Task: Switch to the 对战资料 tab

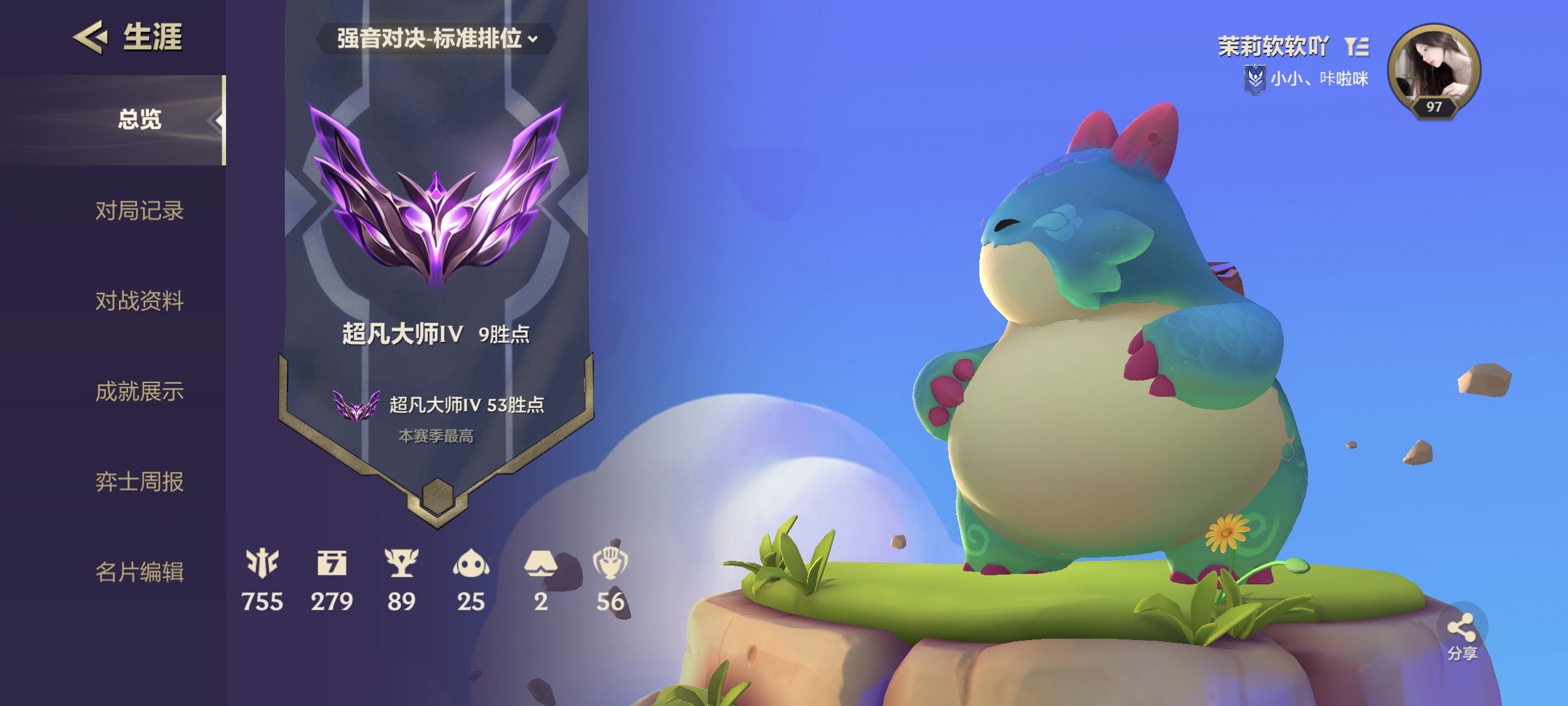Action: (x=139, y=301)
